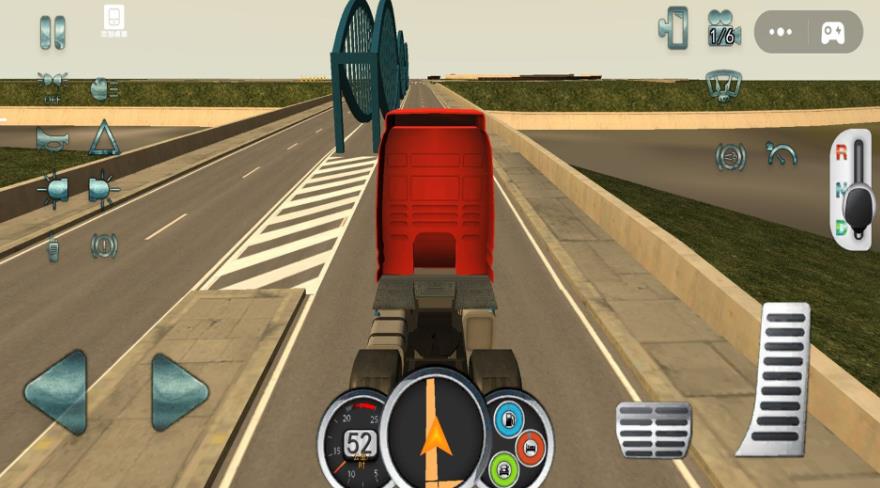Toggle the hazard warning triangle
880x488 pixels.
[x=103, y=138]
